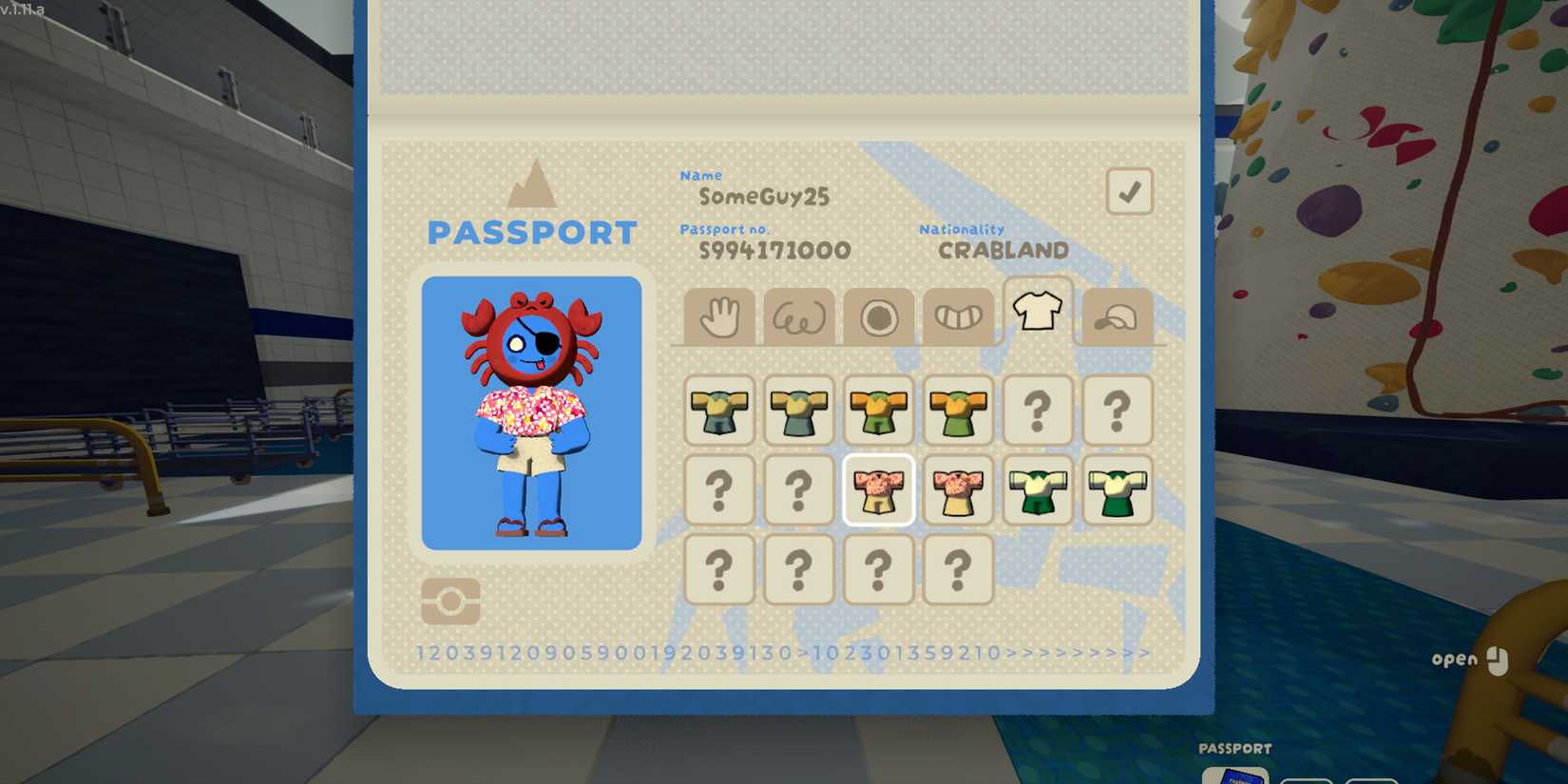Select the yellow shirt option
The width and height of the screenshot is (1568, 784).
coord(719,410)
